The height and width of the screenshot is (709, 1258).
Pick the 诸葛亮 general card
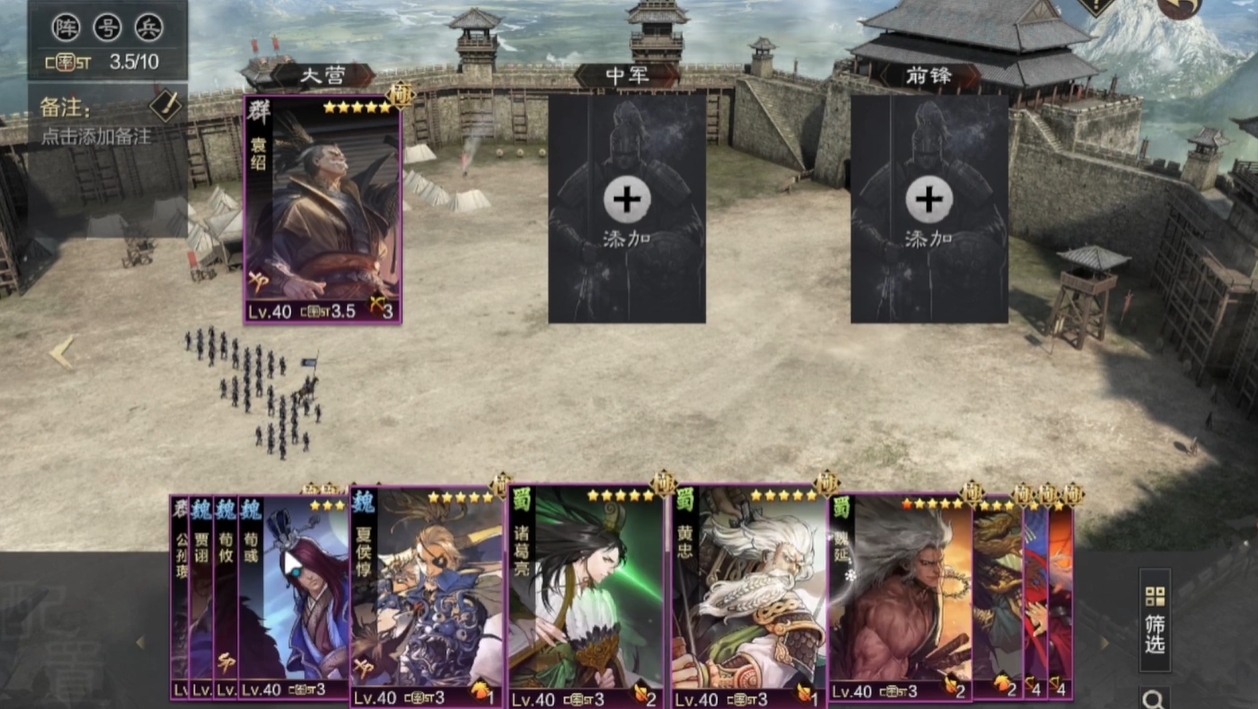(x=586, y=600)
